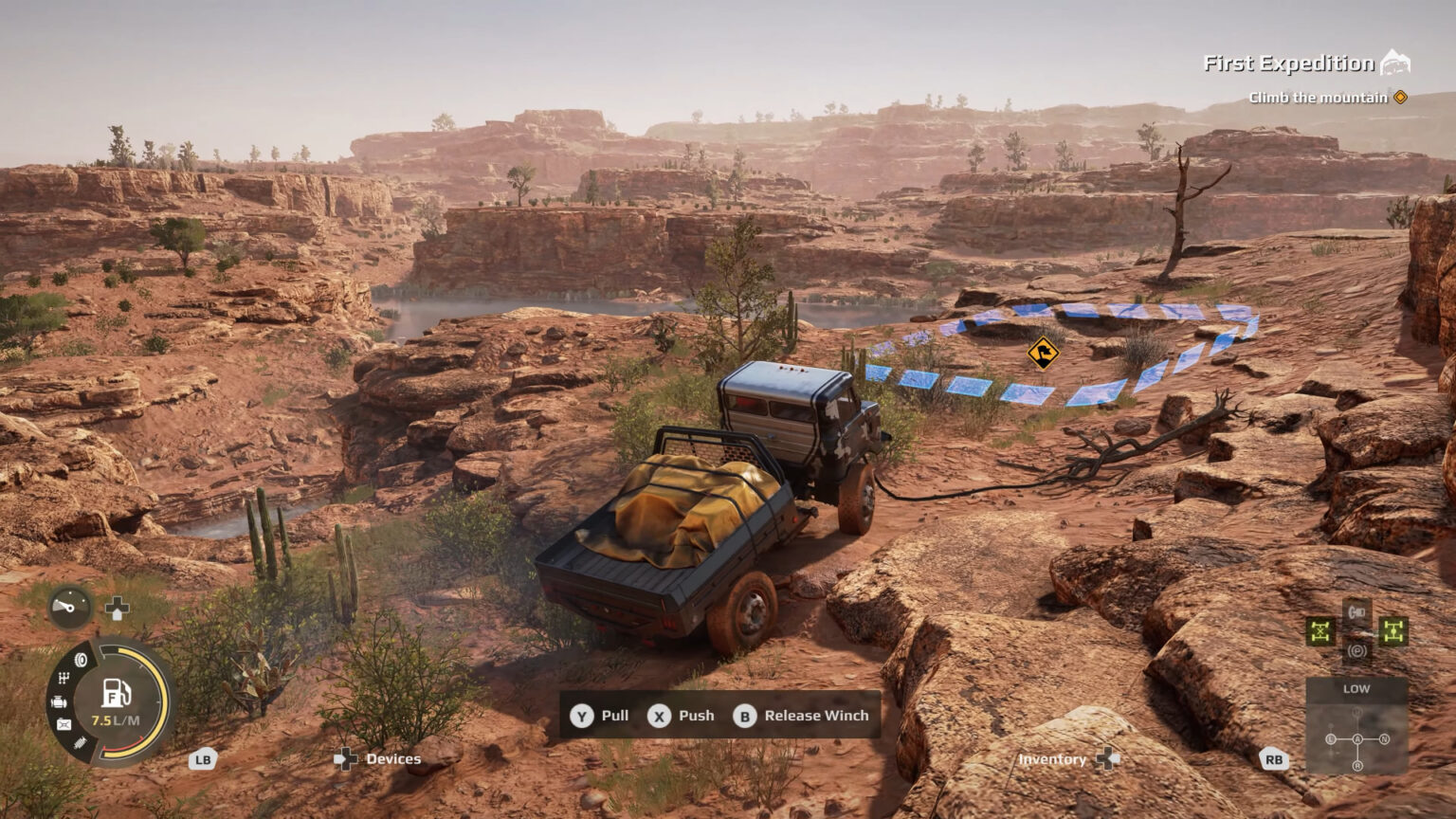This screenshot has width=1456, height=819.
Task: Click the engine status icon
Action: point(61,701)
